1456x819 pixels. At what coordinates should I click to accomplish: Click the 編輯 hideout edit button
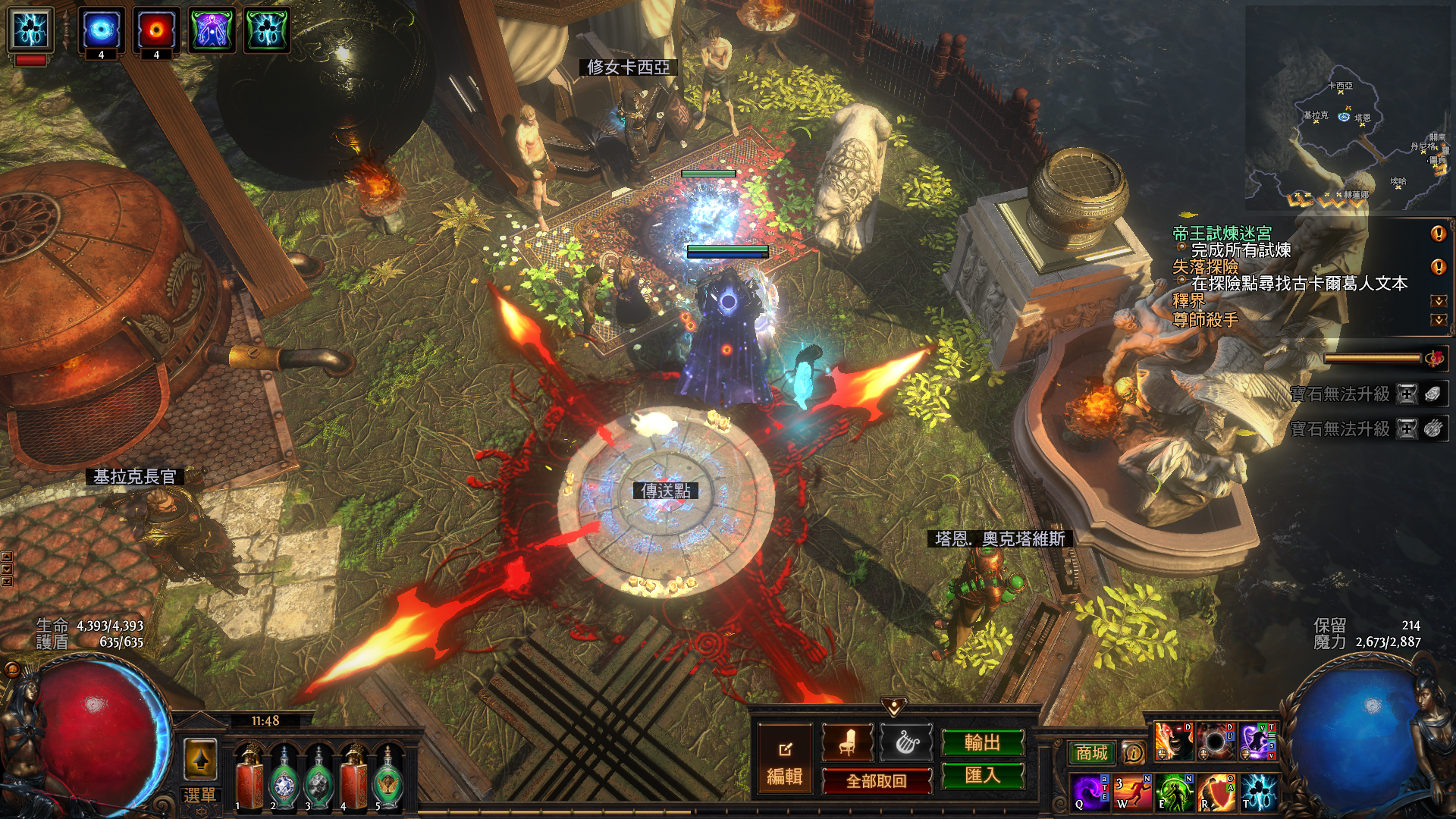784,761
